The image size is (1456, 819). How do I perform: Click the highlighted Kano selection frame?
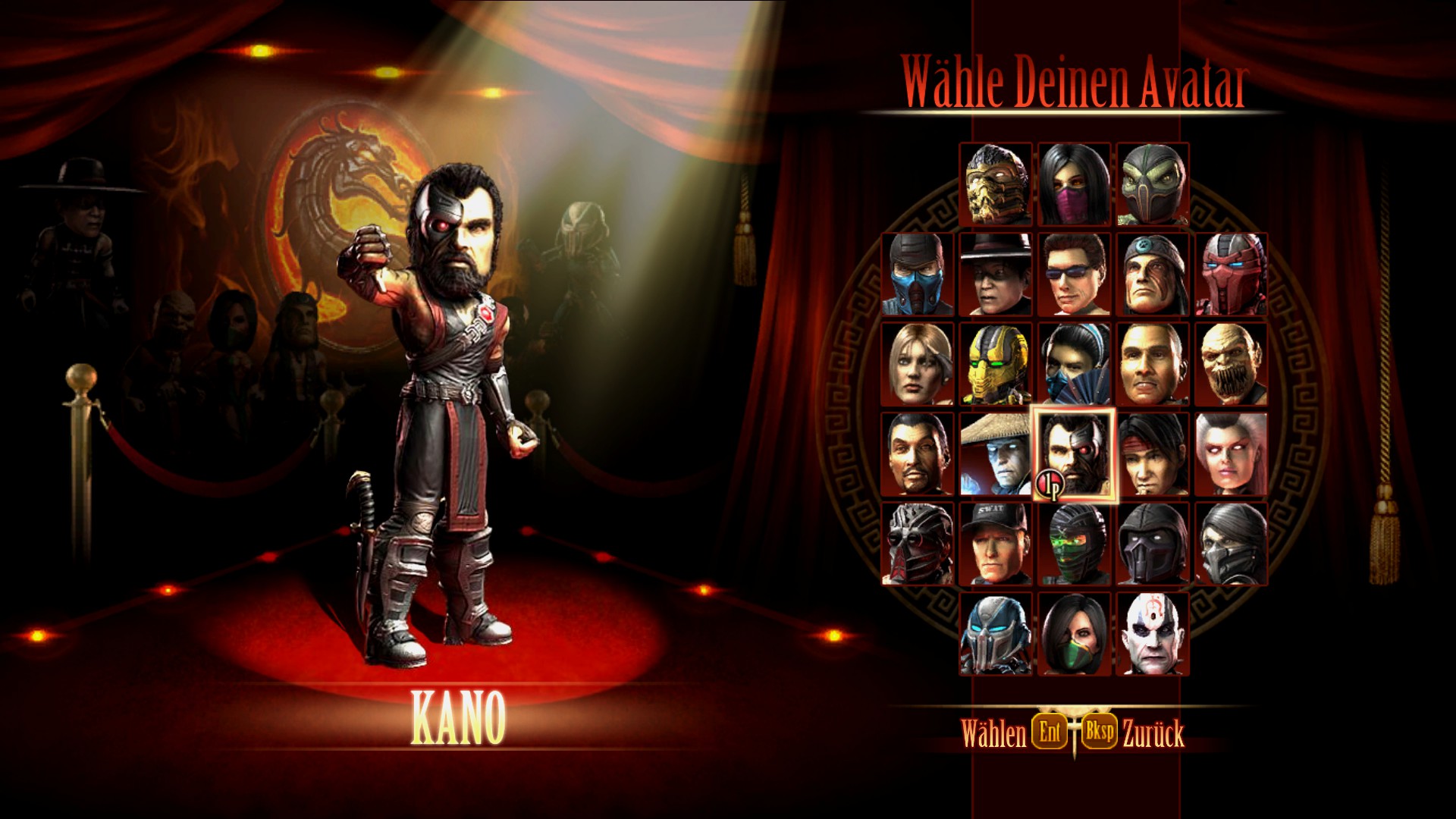click(1075, 455)
